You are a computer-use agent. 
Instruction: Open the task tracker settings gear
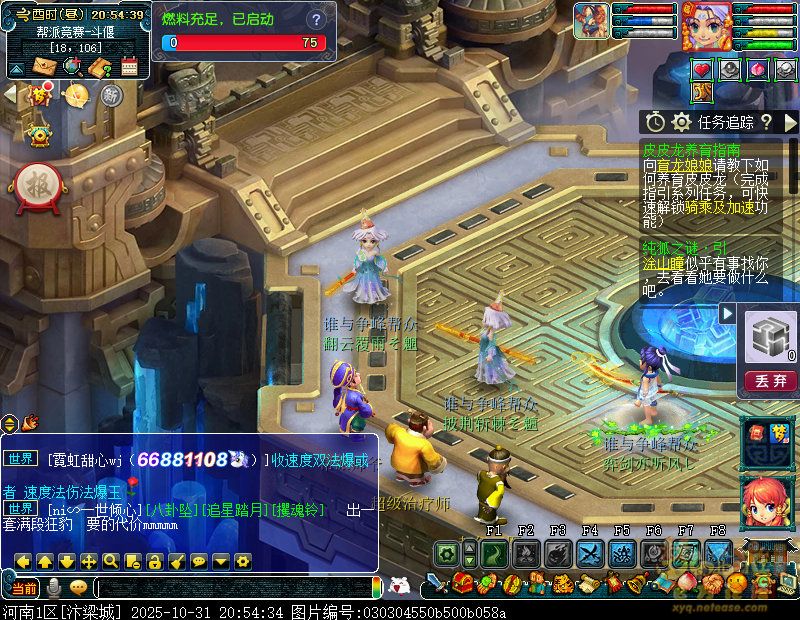tap(681, 122)
